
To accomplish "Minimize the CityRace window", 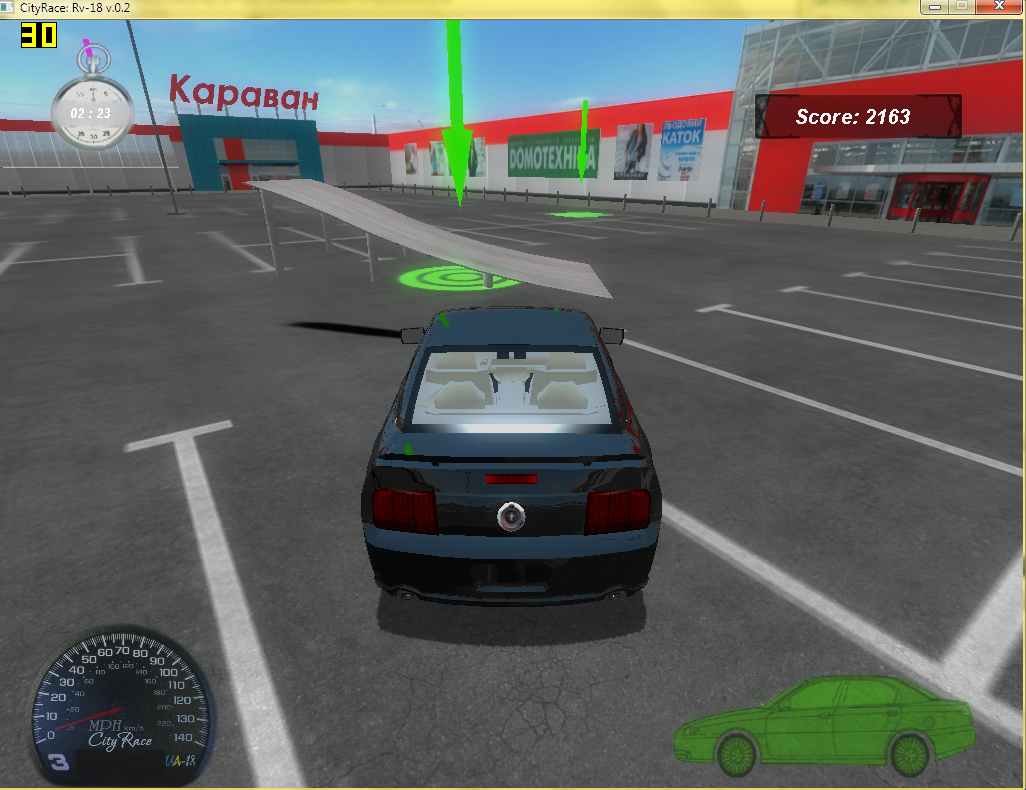I will 935,6.
